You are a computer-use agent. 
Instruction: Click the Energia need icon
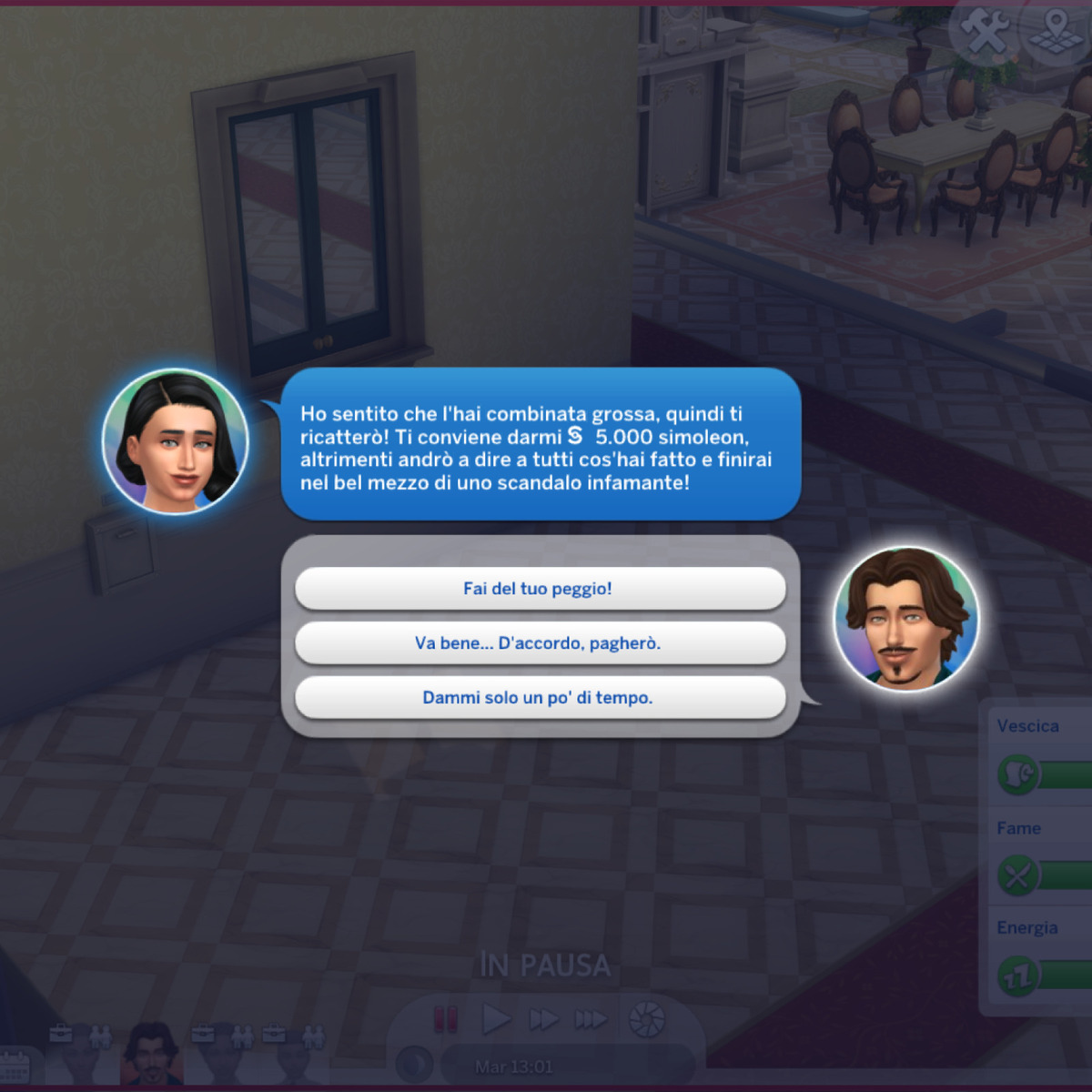[x=1018, y=976]
